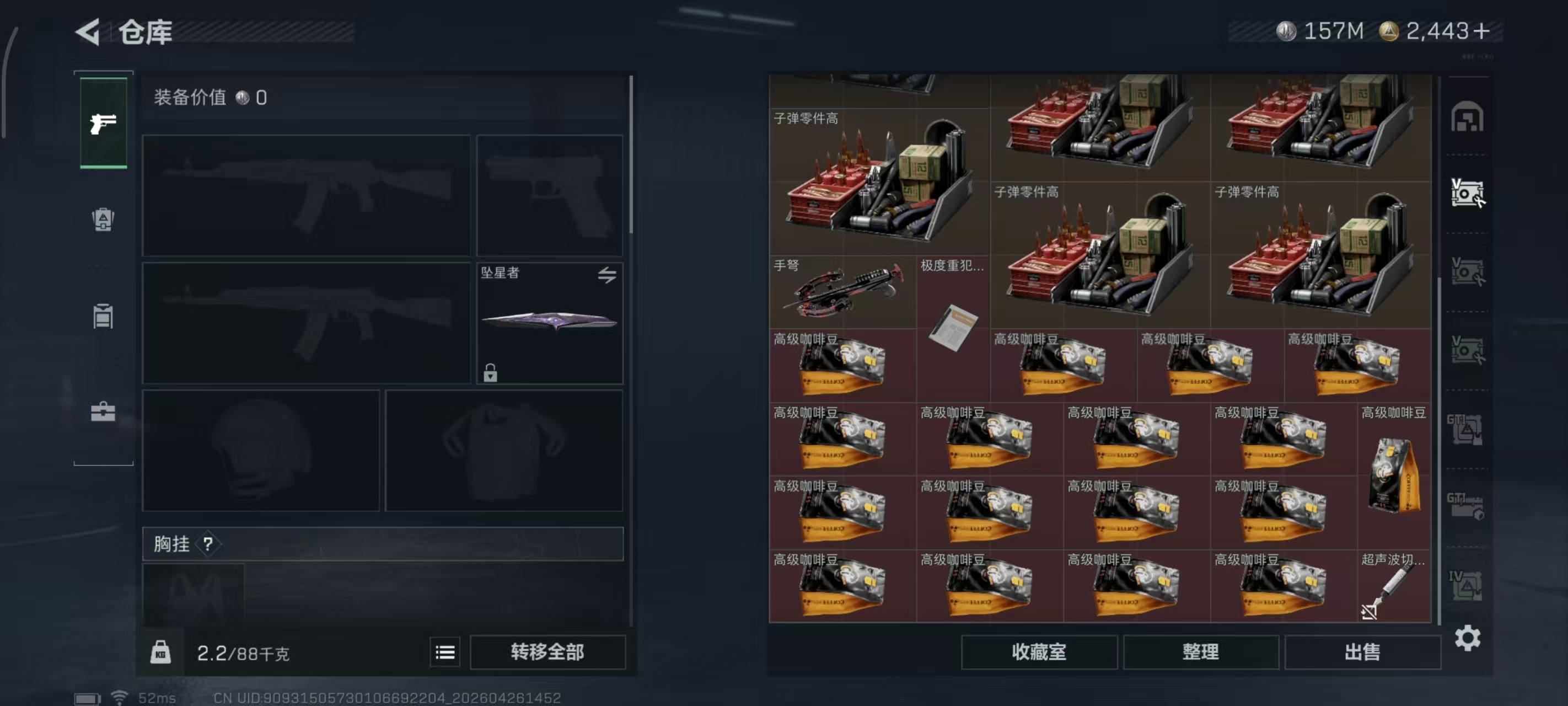Open the toolbox tab on left sidebar

click(x=104, y=411)
